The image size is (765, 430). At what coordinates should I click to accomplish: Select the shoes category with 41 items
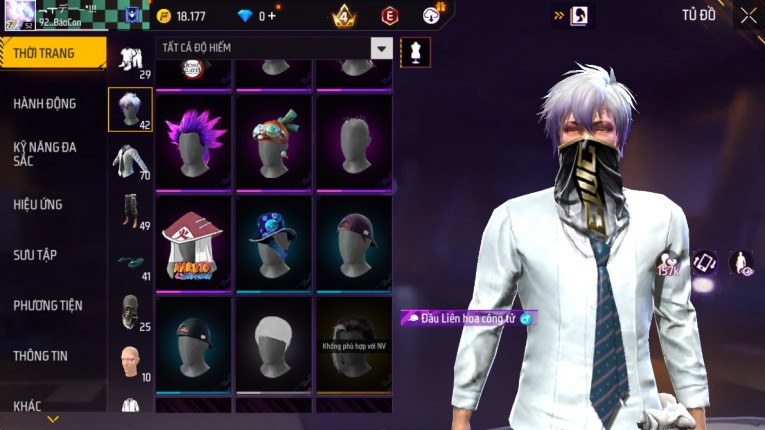click(130, 263)
